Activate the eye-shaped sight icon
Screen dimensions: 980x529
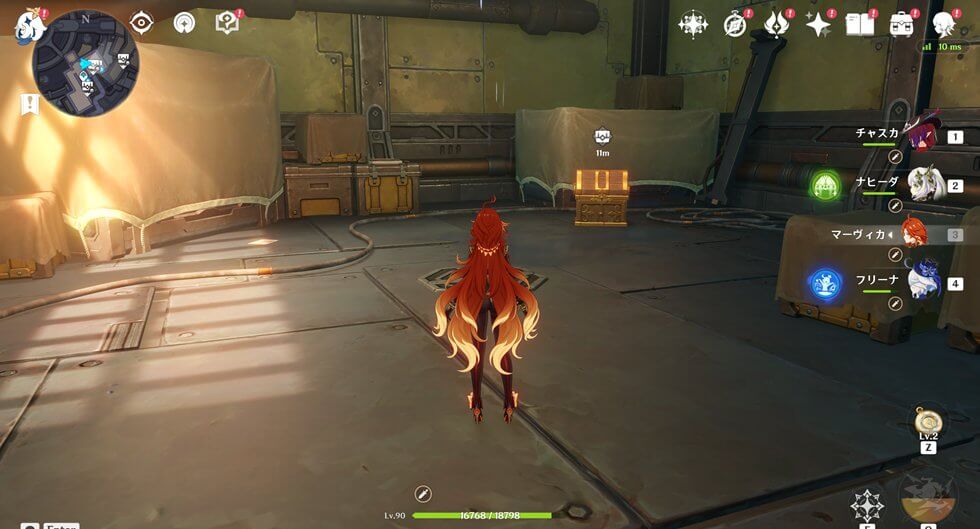click(142, 22)
